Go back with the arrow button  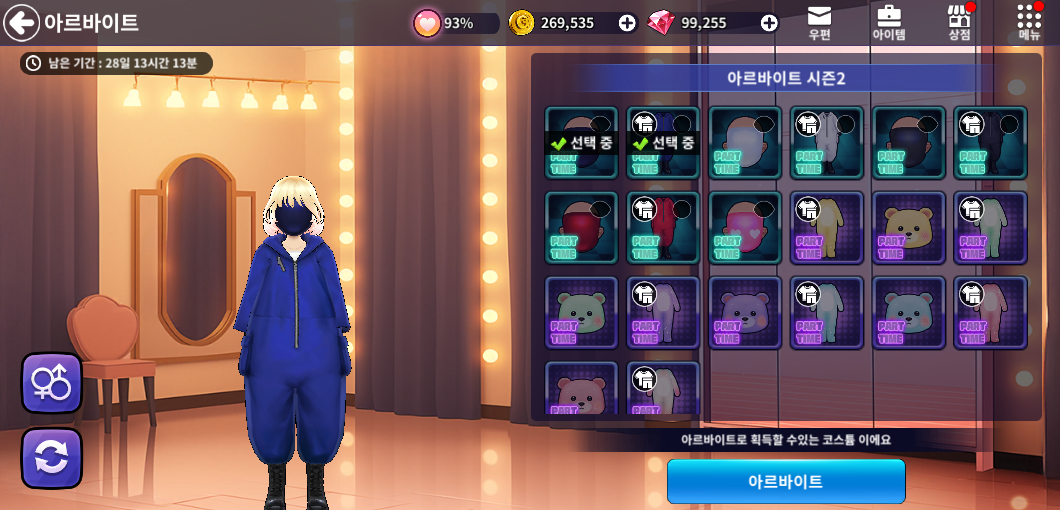[x=21, y=22]
